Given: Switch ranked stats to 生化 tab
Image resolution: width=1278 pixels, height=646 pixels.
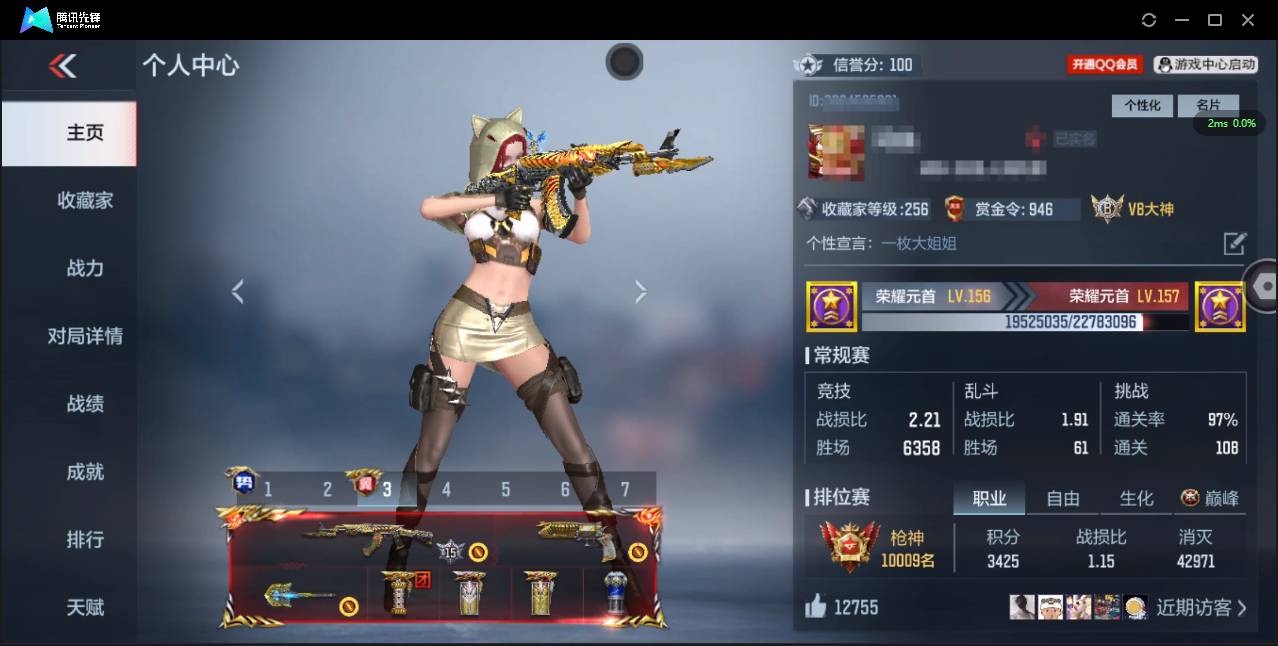Looking at the screenshot, I should (1136, 498).
